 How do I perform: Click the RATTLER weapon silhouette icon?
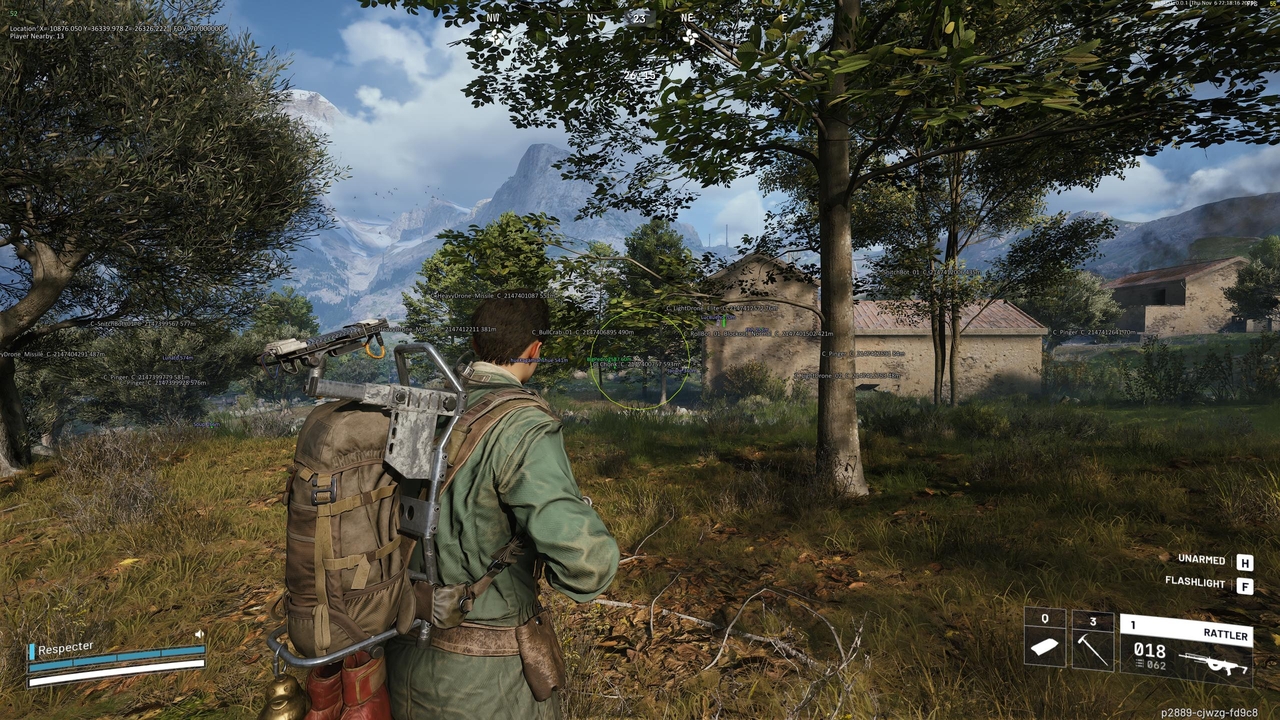[1215, 661]
